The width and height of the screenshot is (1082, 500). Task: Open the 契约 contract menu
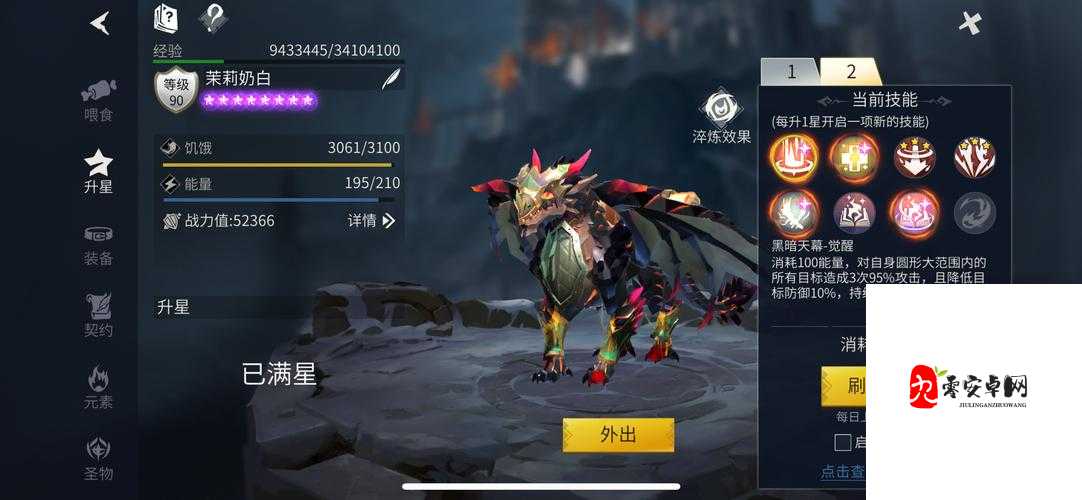pos(98,315)
